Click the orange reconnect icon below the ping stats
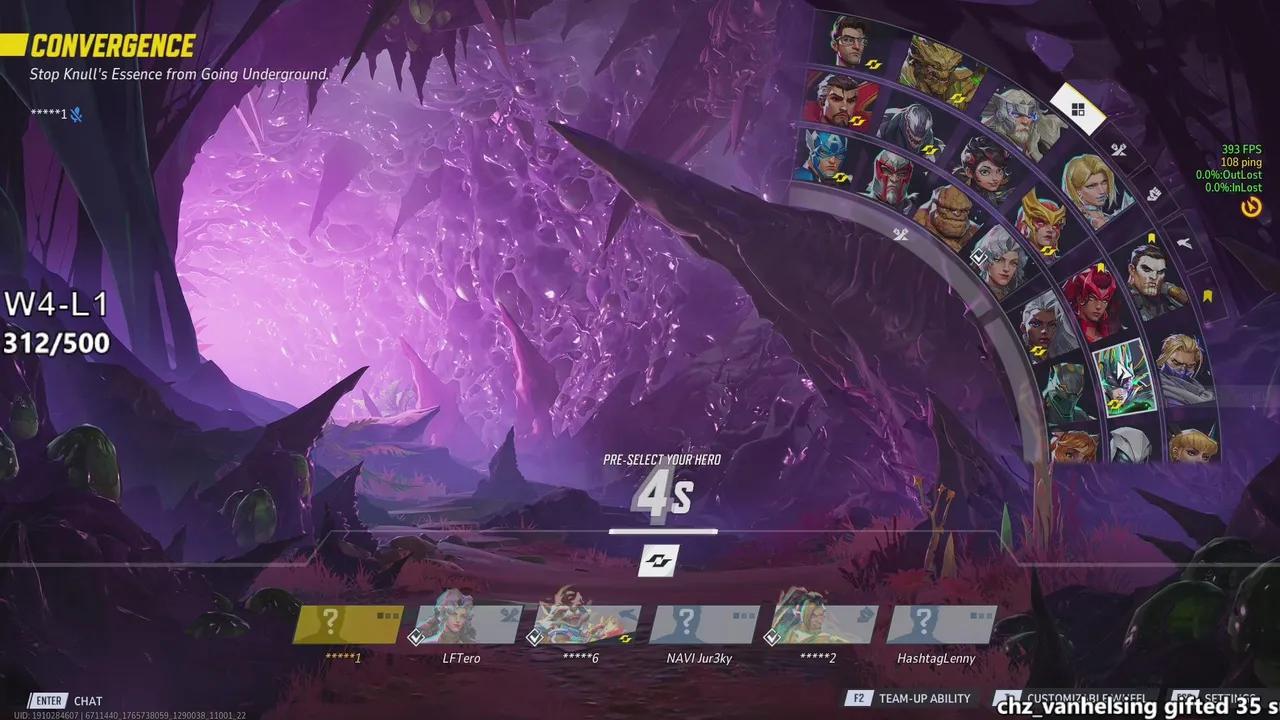 (x=1253, y=206)
